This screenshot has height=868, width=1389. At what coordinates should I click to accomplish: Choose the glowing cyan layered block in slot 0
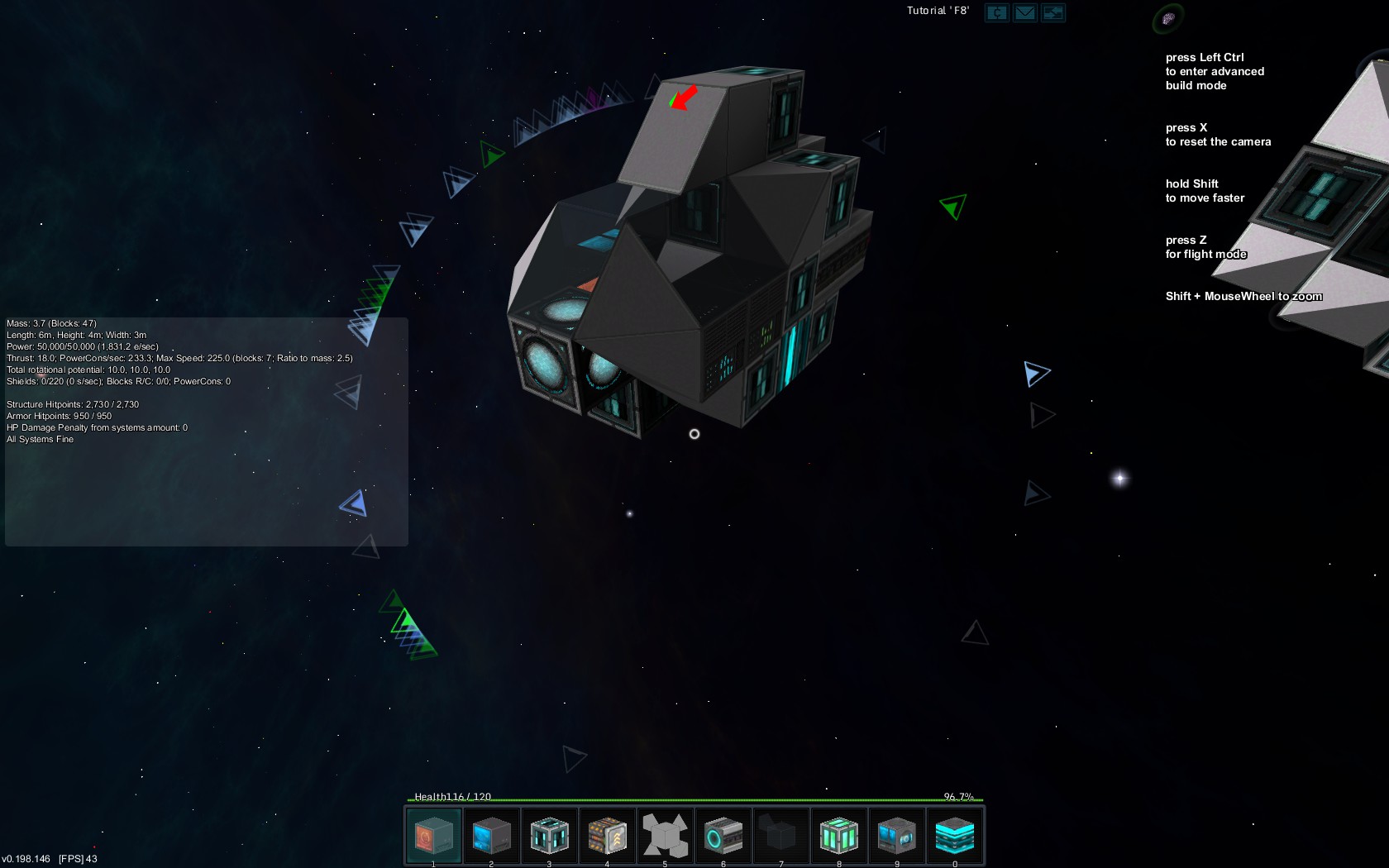tap(955, 836)
